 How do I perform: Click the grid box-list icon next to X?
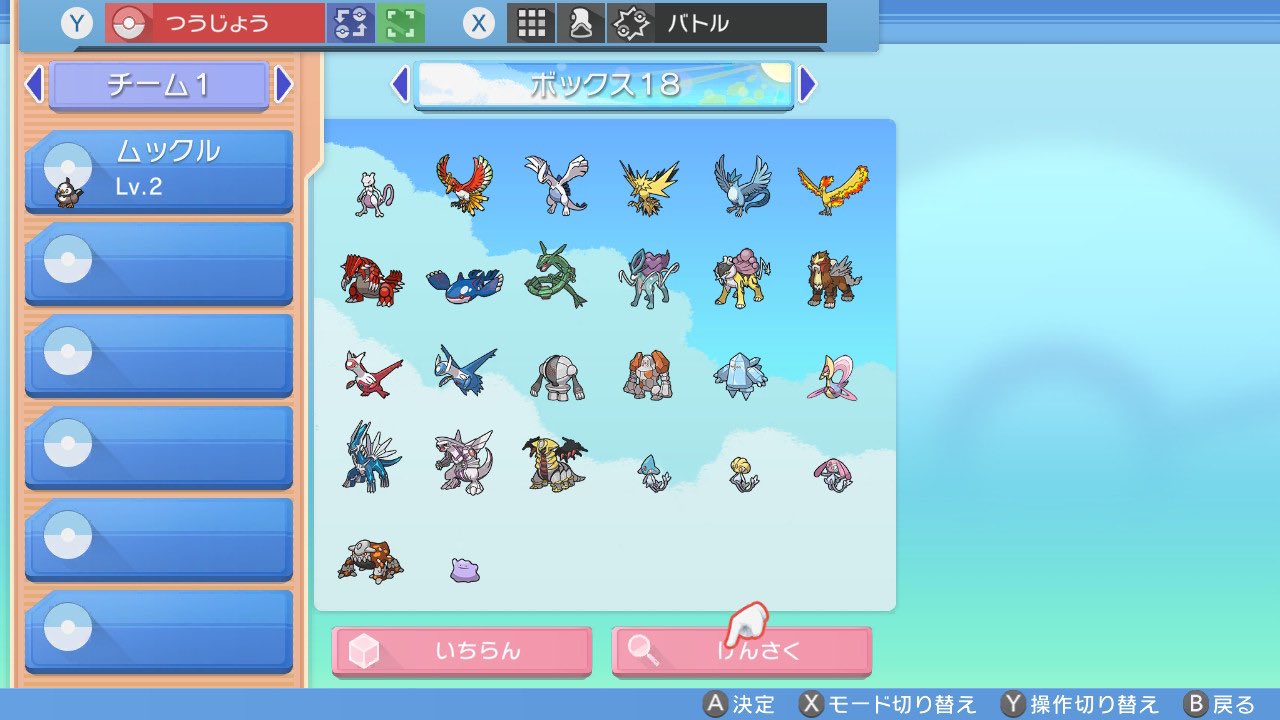pos(531,23)
